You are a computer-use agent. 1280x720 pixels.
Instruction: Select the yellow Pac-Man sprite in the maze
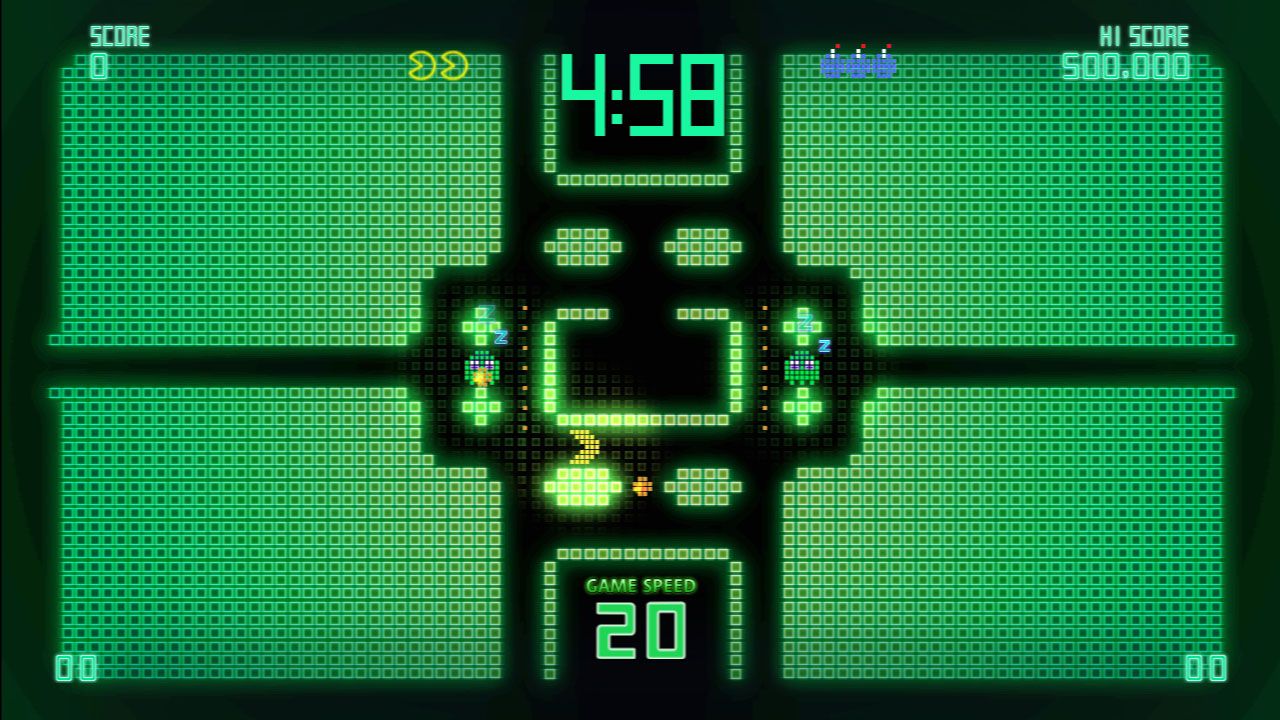(x=582, y=448)
